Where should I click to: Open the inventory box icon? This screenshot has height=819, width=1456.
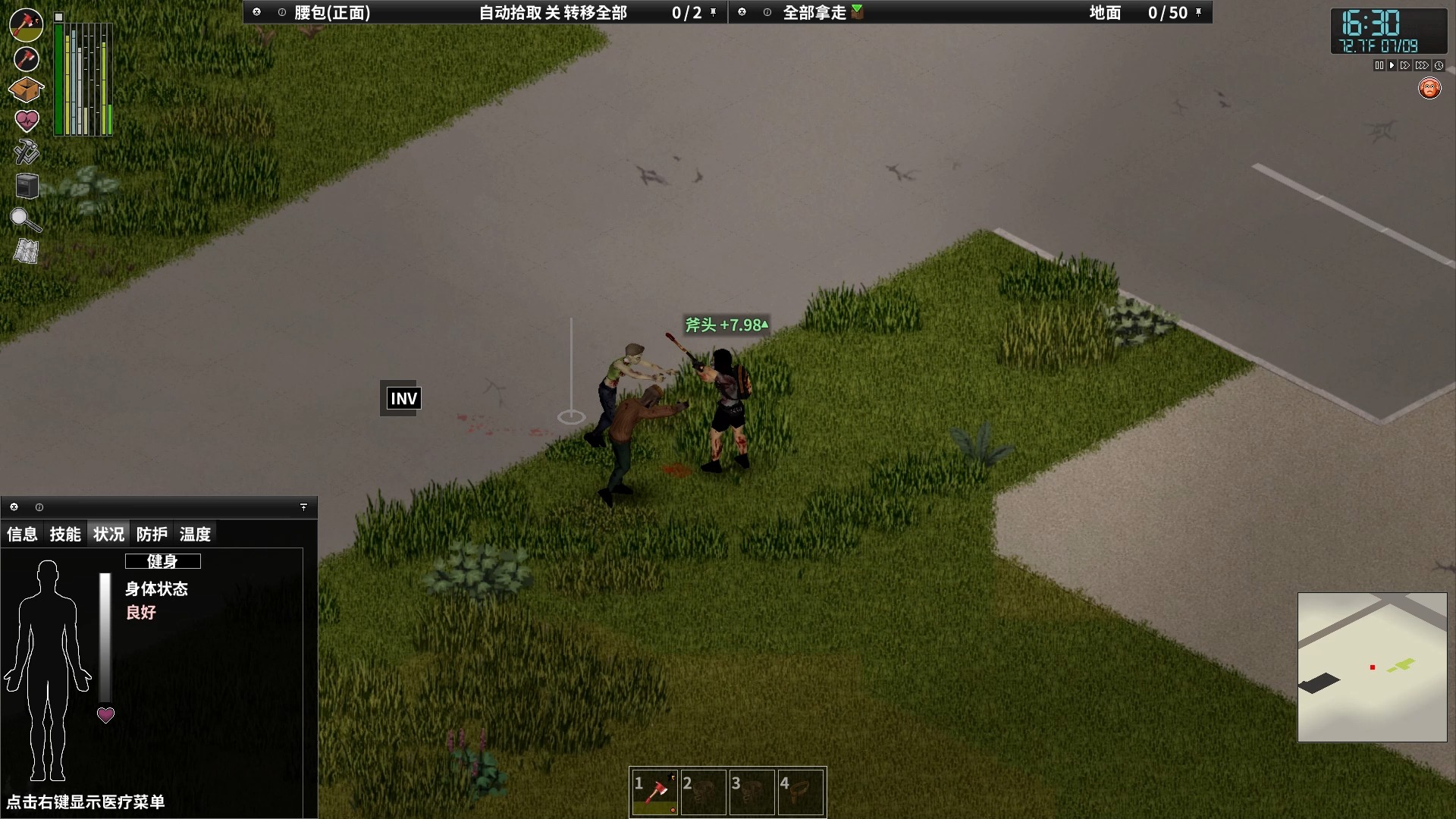[26, 89]
